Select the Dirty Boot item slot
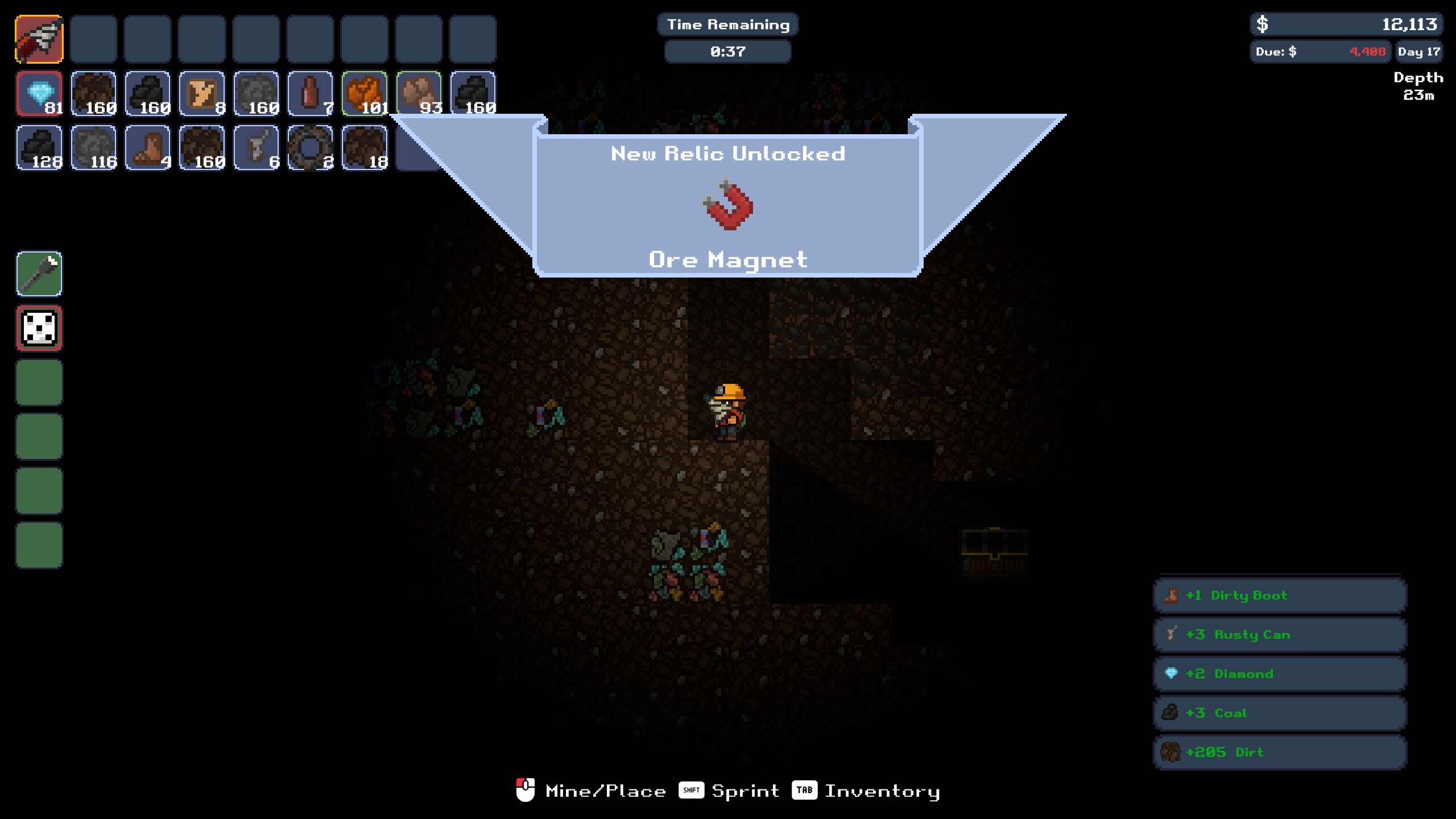The height and width of the screenshot is (819, 1456). (x=148, y=148)
